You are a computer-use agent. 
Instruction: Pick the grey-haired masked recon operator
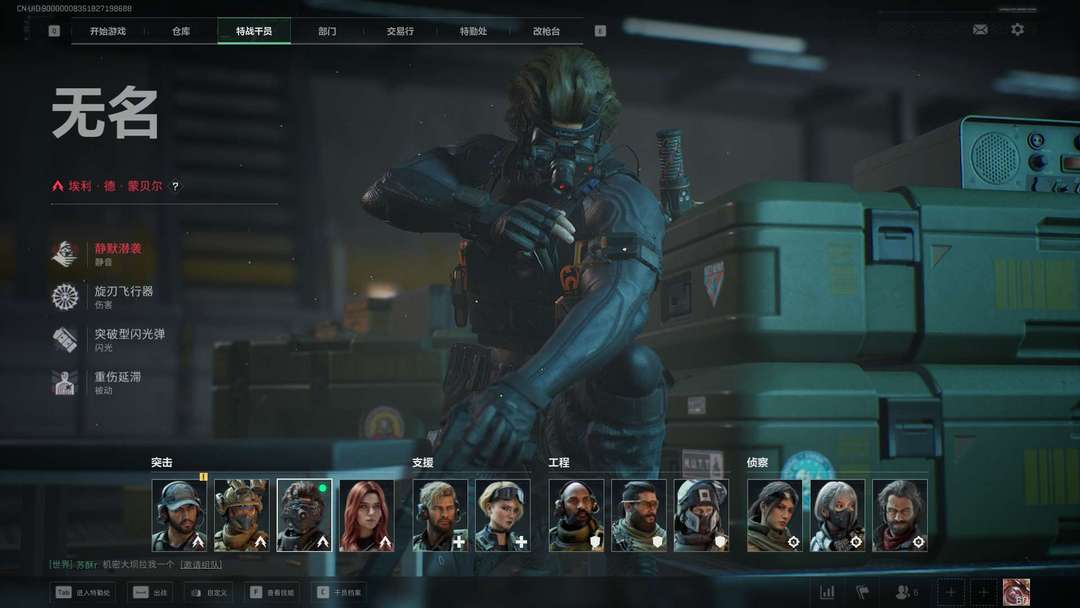tap(837, 515)
